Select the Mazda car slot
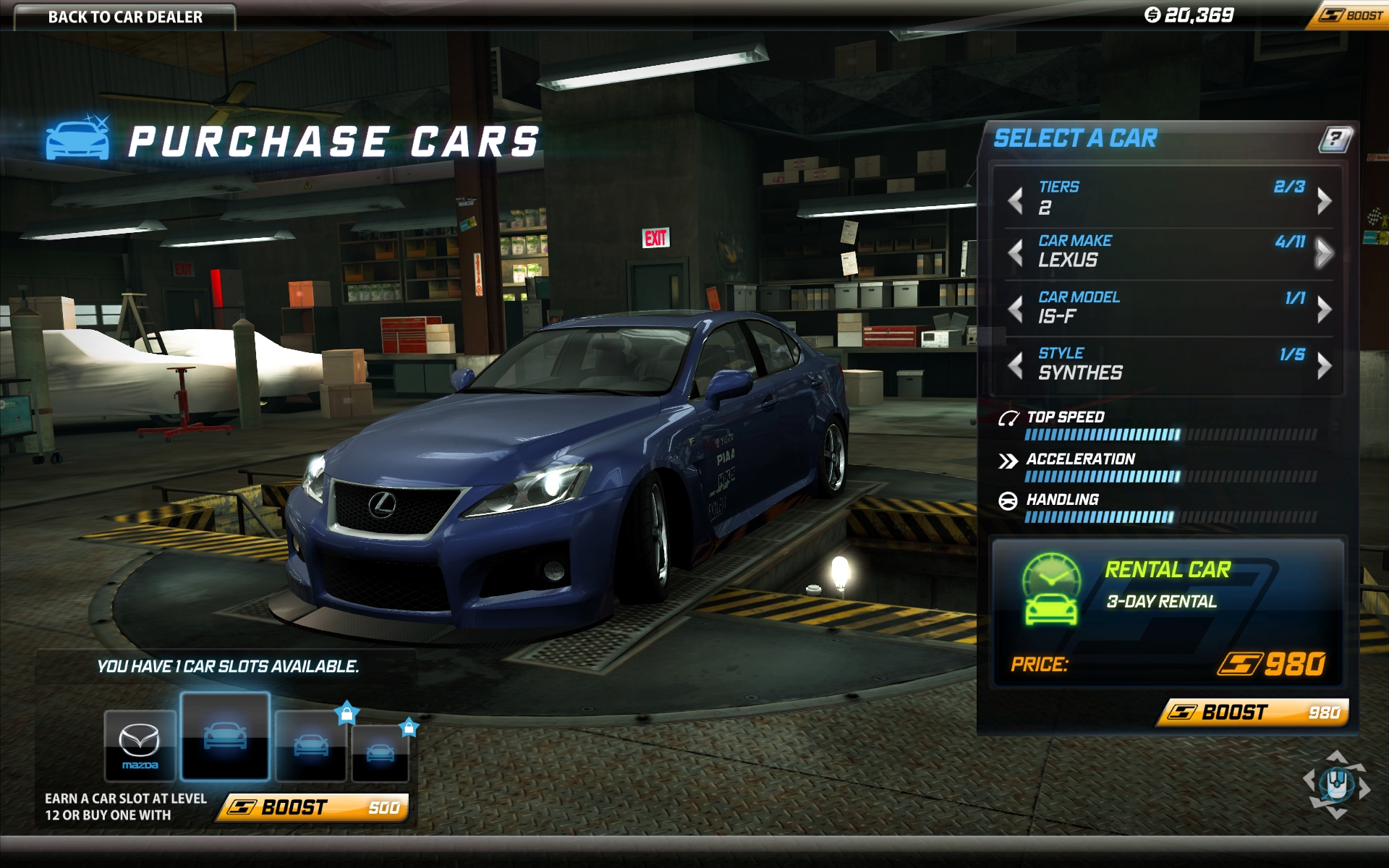Viewport: 1389px width, 868px height. (x=140, y=746)
